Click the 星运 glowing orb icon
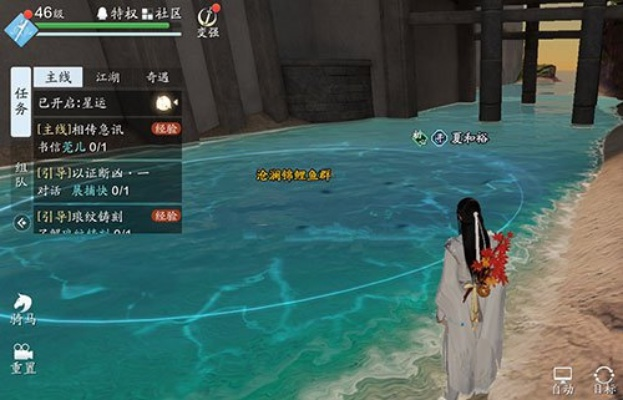 163,103
